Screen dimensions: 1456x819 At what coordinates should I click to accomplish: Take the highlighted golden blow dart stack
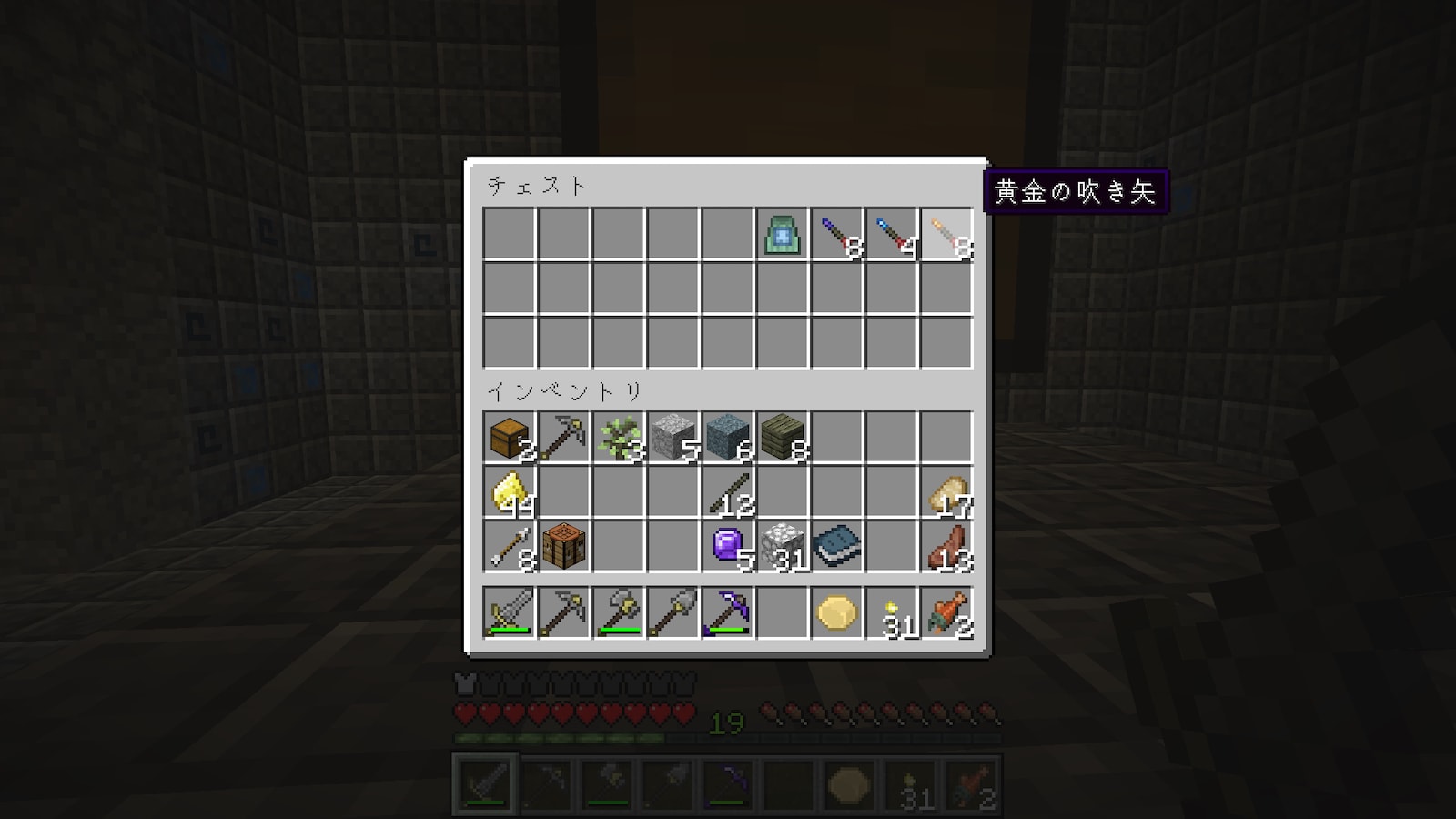coord(946,235)
